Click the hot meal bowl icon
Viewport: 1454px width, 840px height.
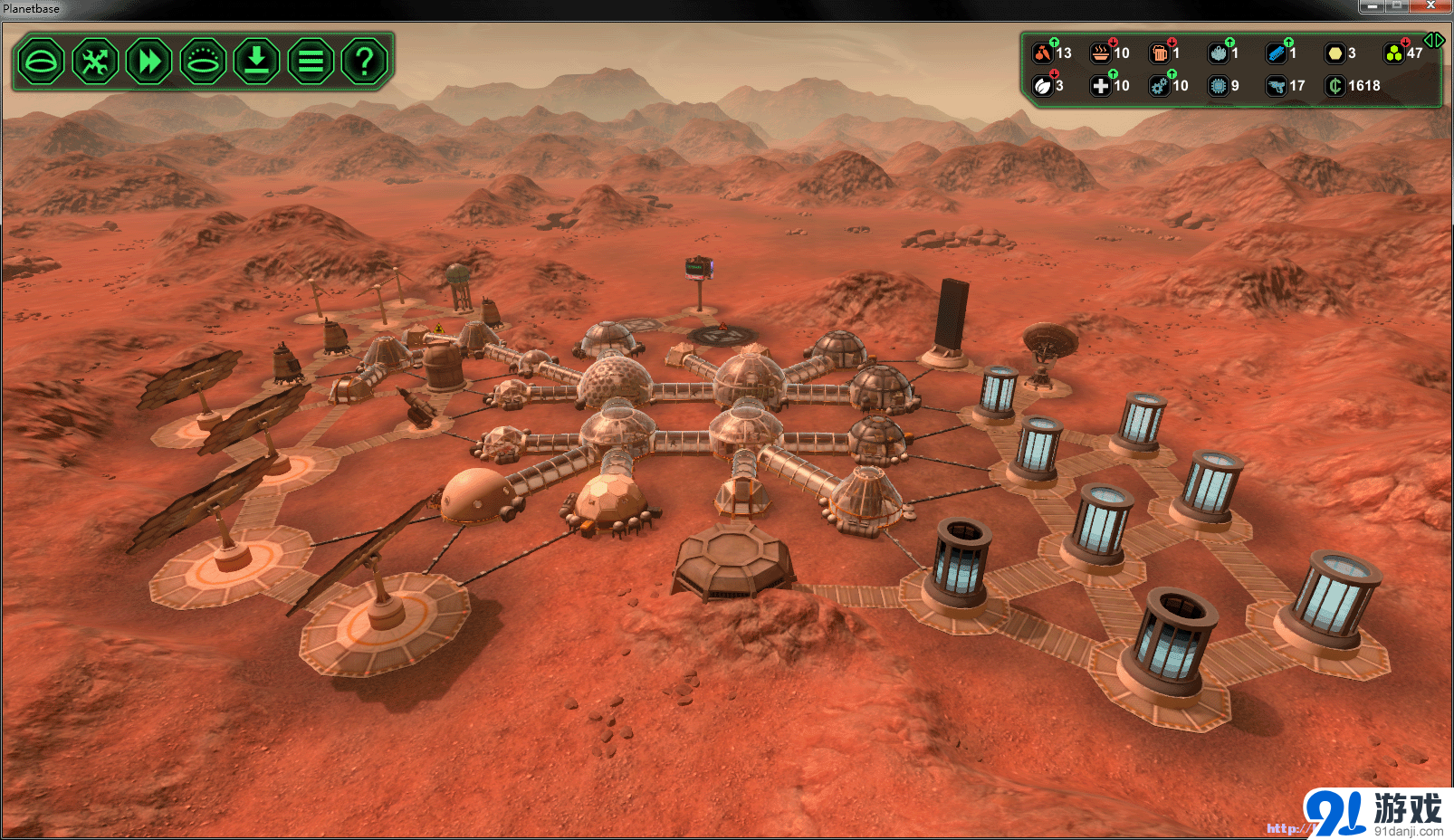[1101, 53]
